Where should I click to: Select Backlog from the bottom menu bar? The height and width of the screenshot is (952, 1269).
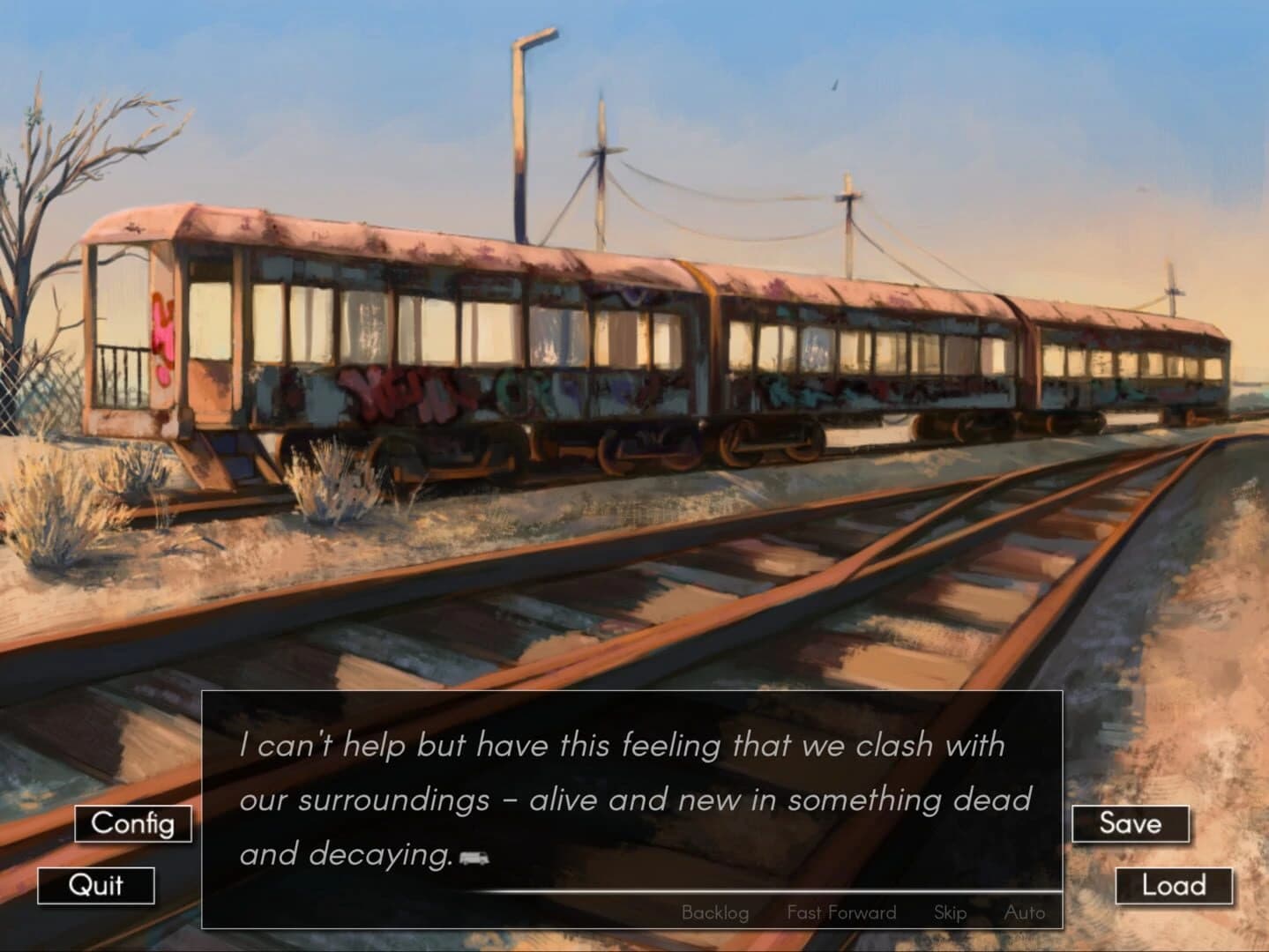(x=714, y=912)
